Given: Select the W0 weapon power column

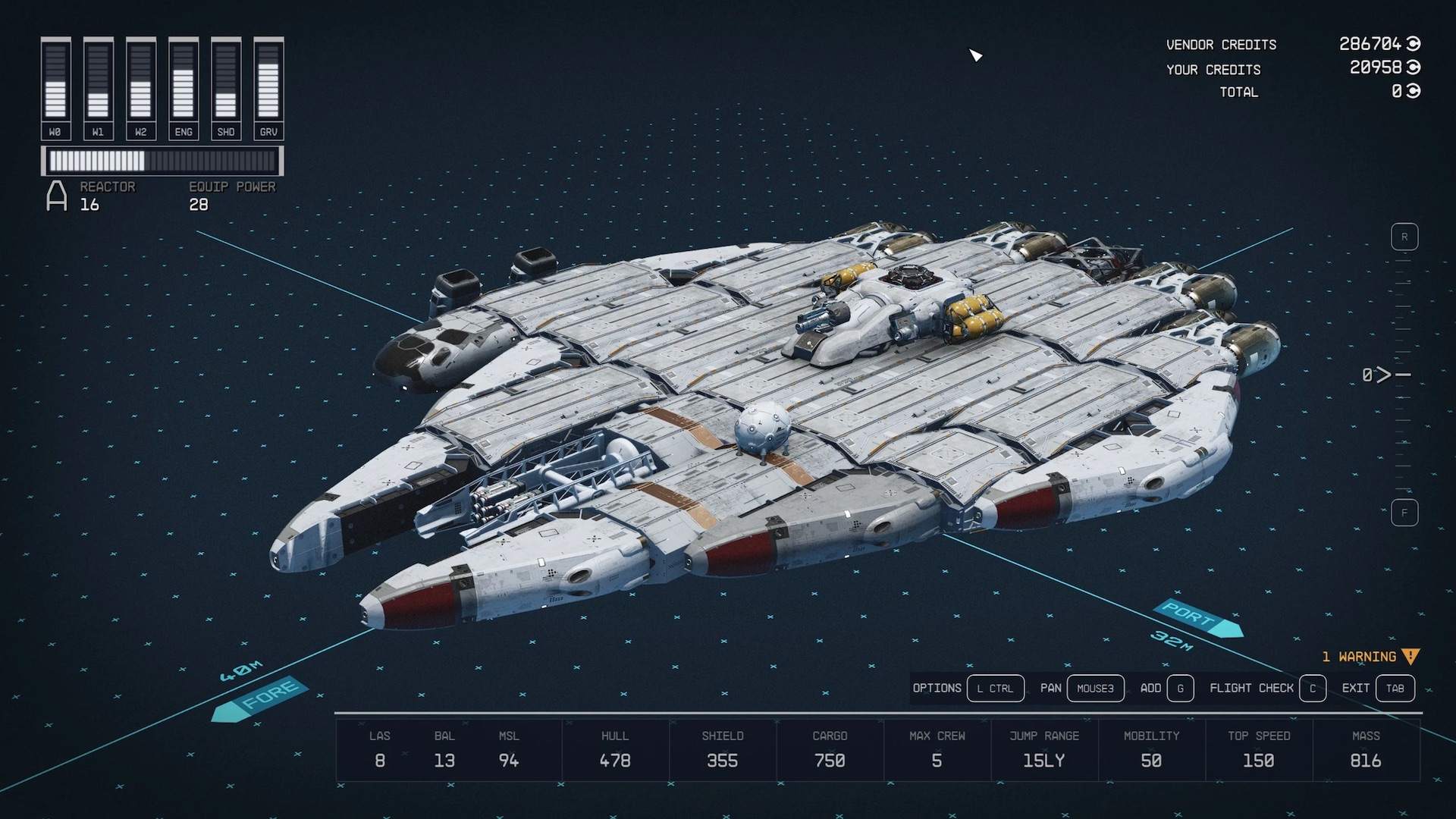Looking at the screenshot, I should [55, 88].
